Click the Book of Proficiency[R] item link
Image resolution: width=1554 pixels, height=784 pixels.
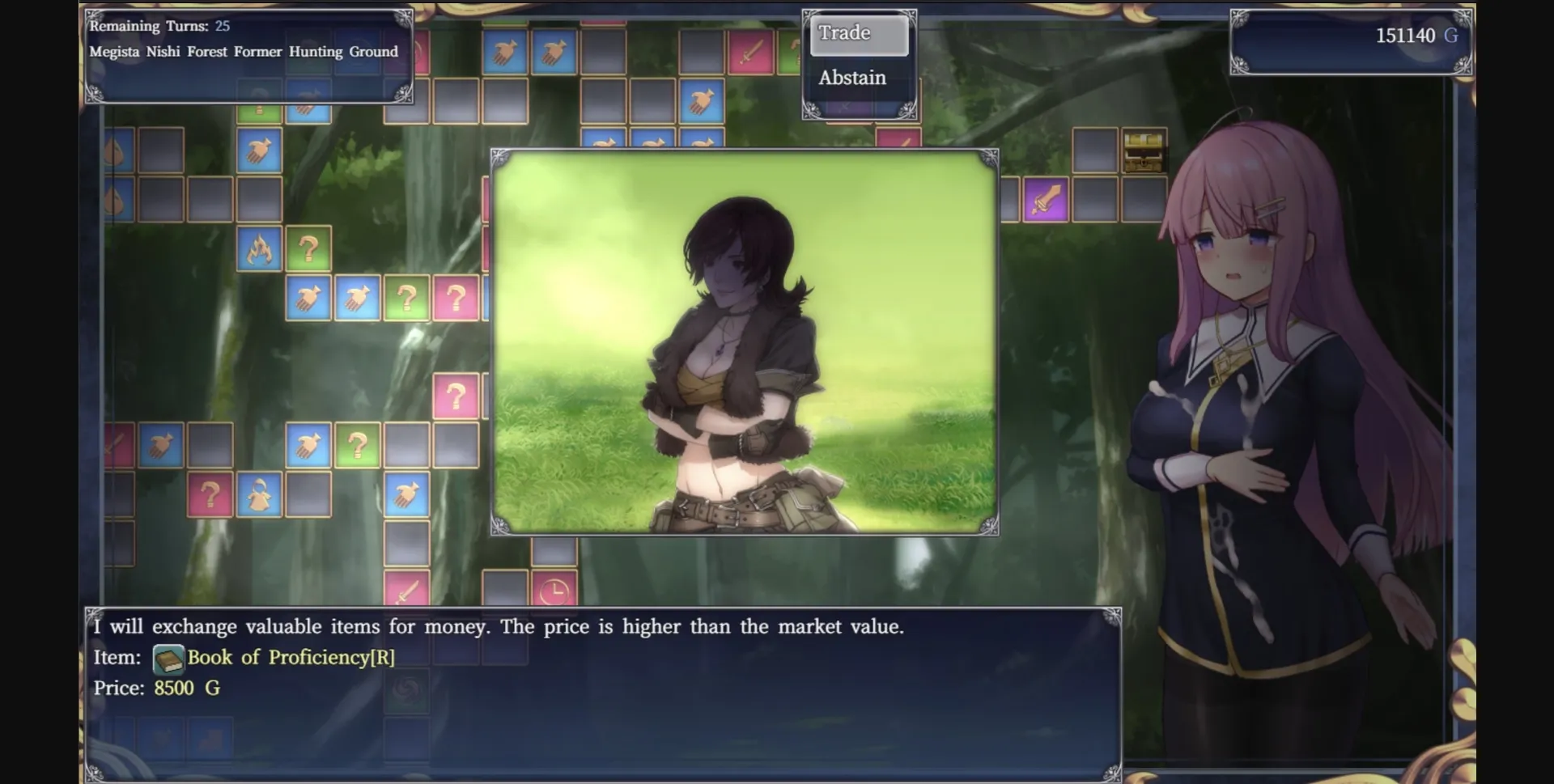coord(291,657)
